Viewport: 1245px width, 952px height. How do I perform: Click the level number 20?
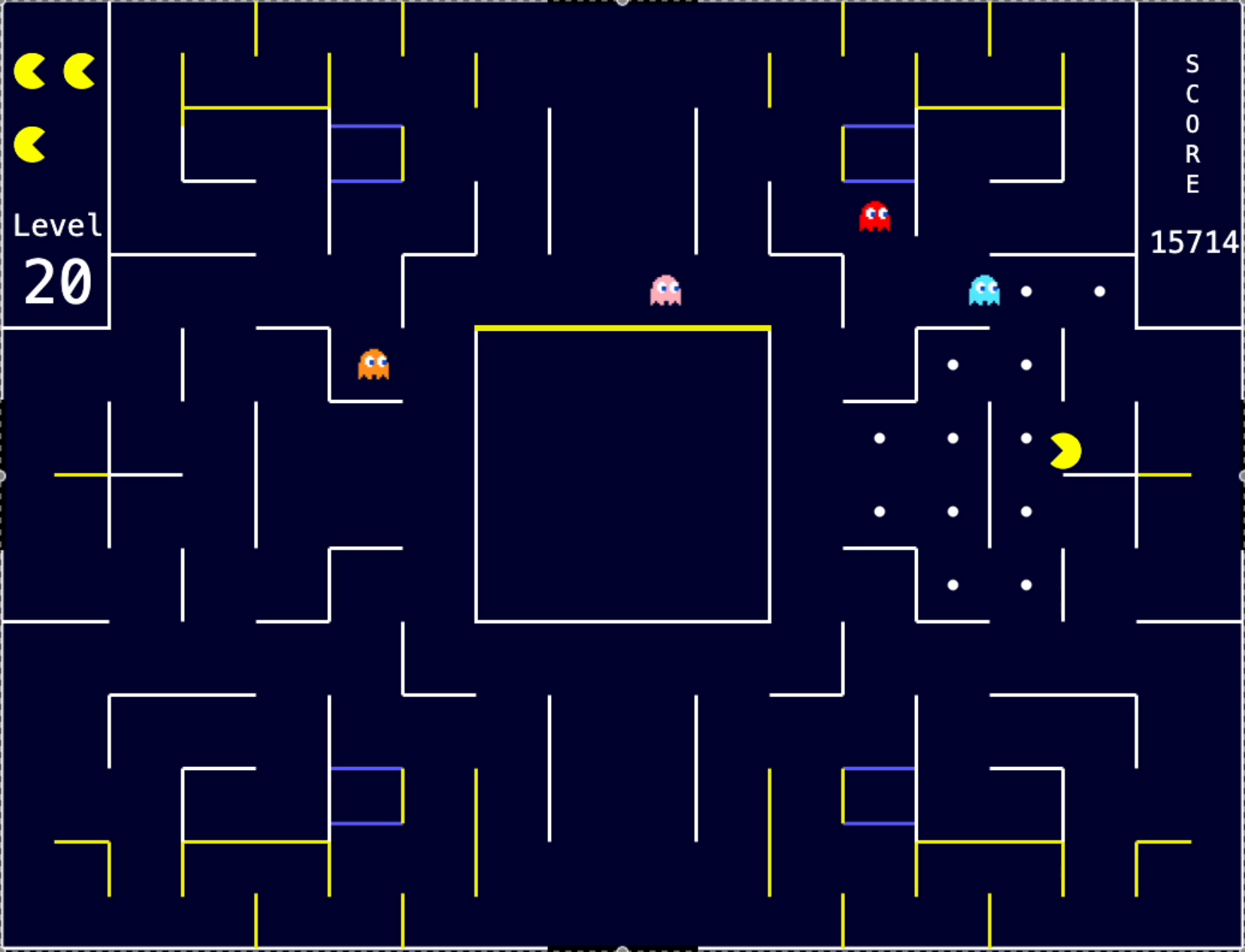click(x=56, y=282)
